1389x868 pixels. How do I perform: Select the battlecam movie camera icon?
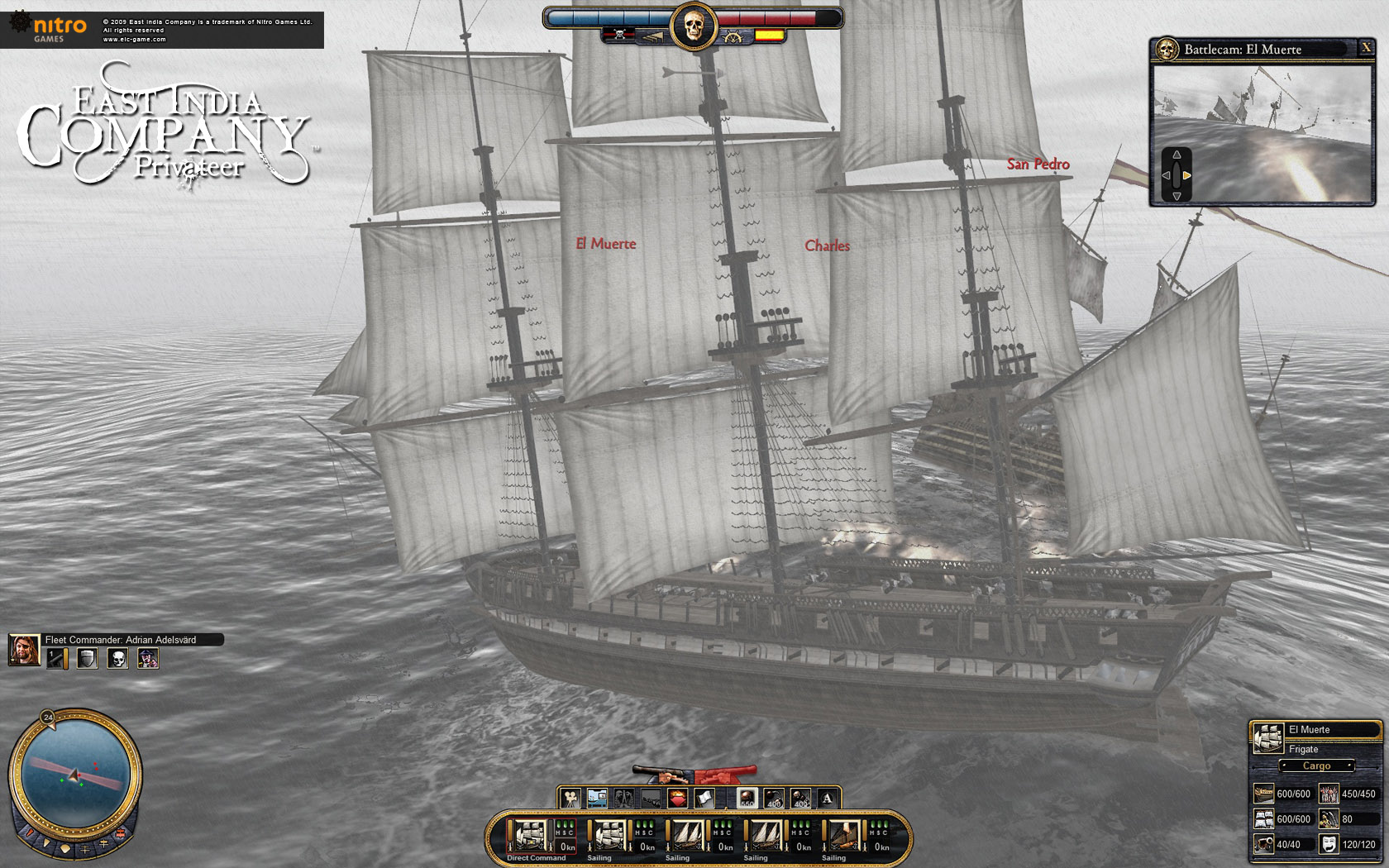click(570, 797)
